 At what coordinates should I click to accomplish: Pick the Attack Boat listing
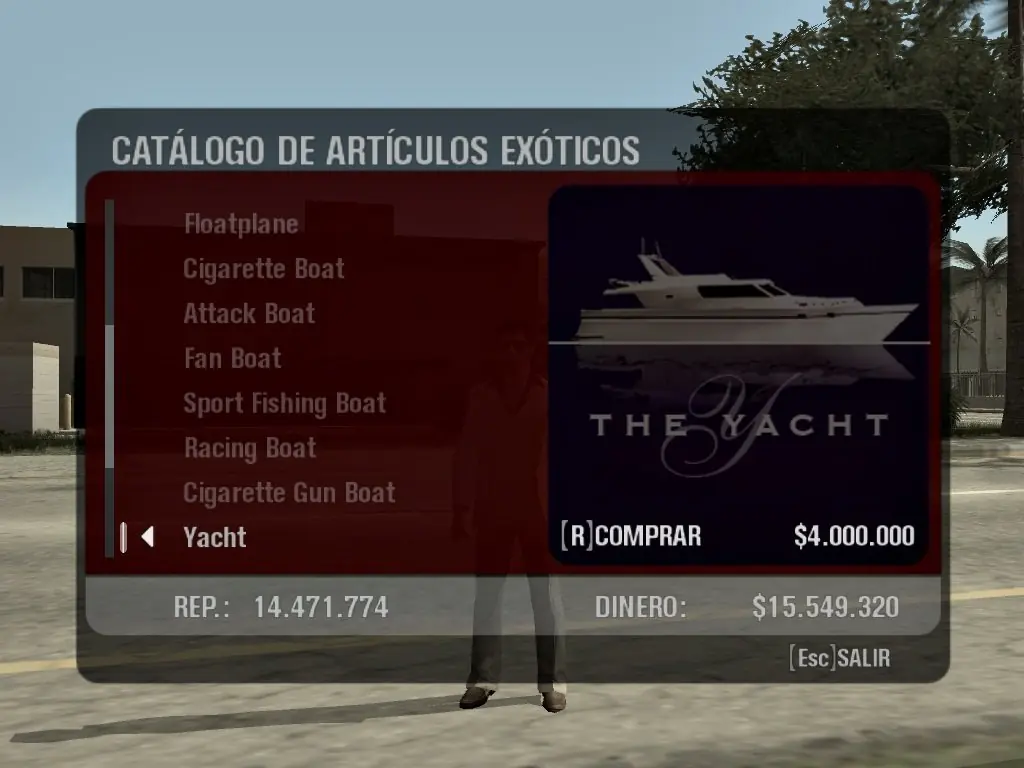[249, 314]
